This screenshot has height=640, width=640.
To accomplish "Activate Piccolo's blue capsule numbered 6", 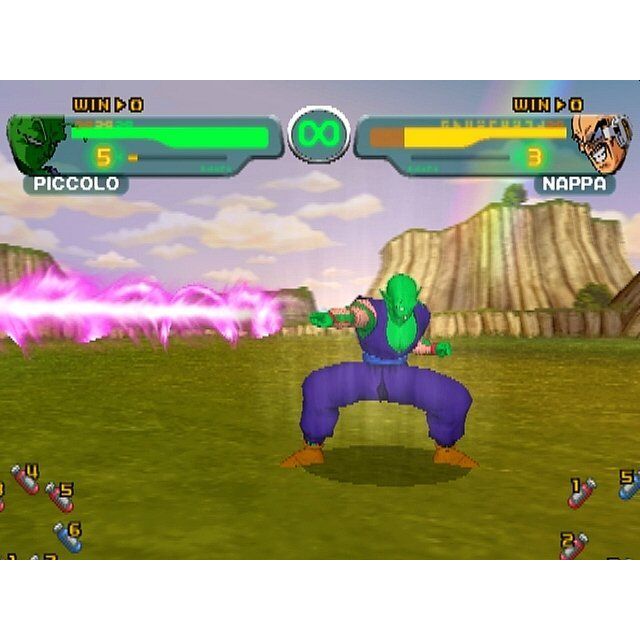I will (68, 537).
